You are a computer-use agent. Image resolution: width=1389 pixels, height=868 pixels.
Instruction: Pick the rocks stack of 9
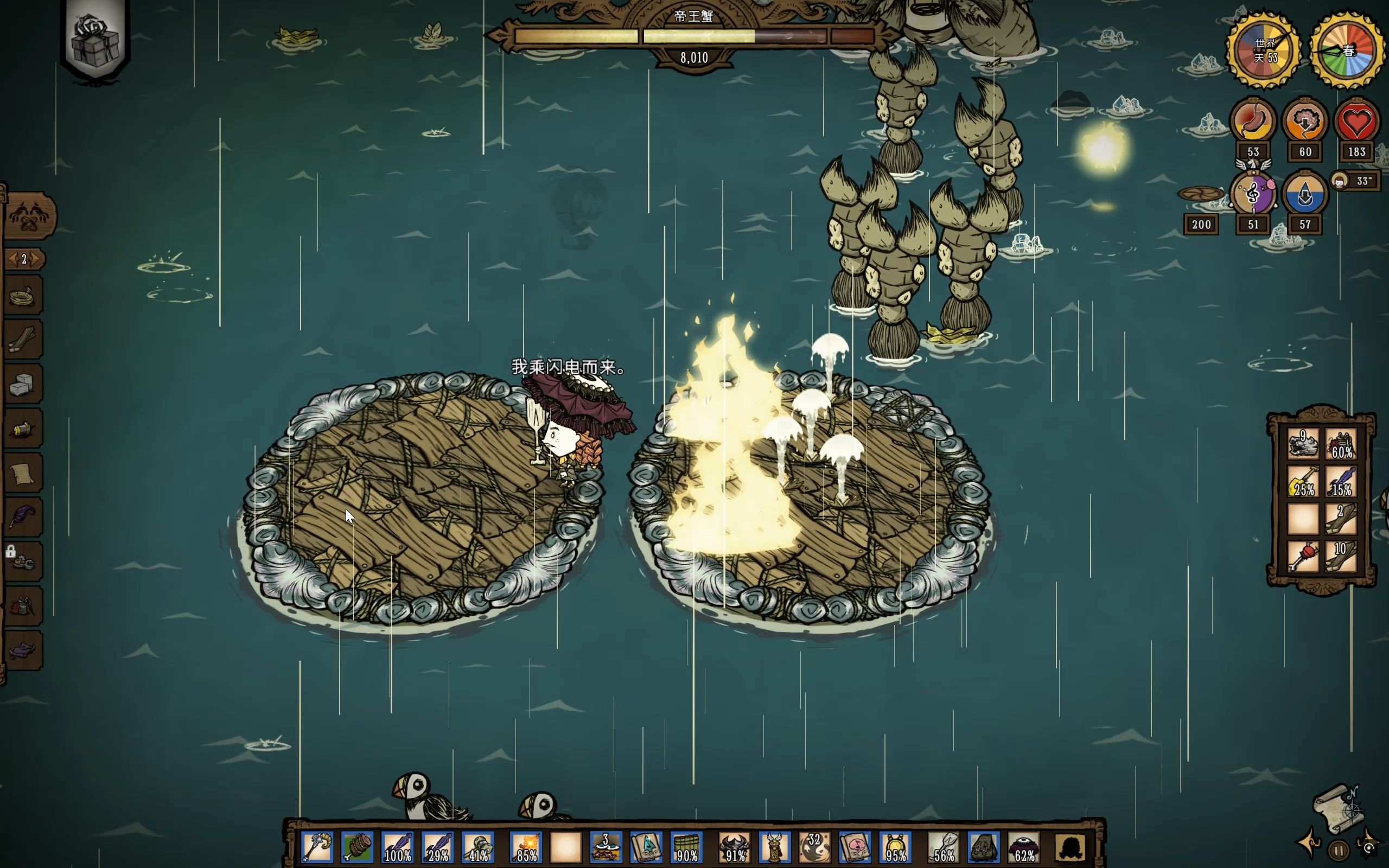coord(1303,444)
